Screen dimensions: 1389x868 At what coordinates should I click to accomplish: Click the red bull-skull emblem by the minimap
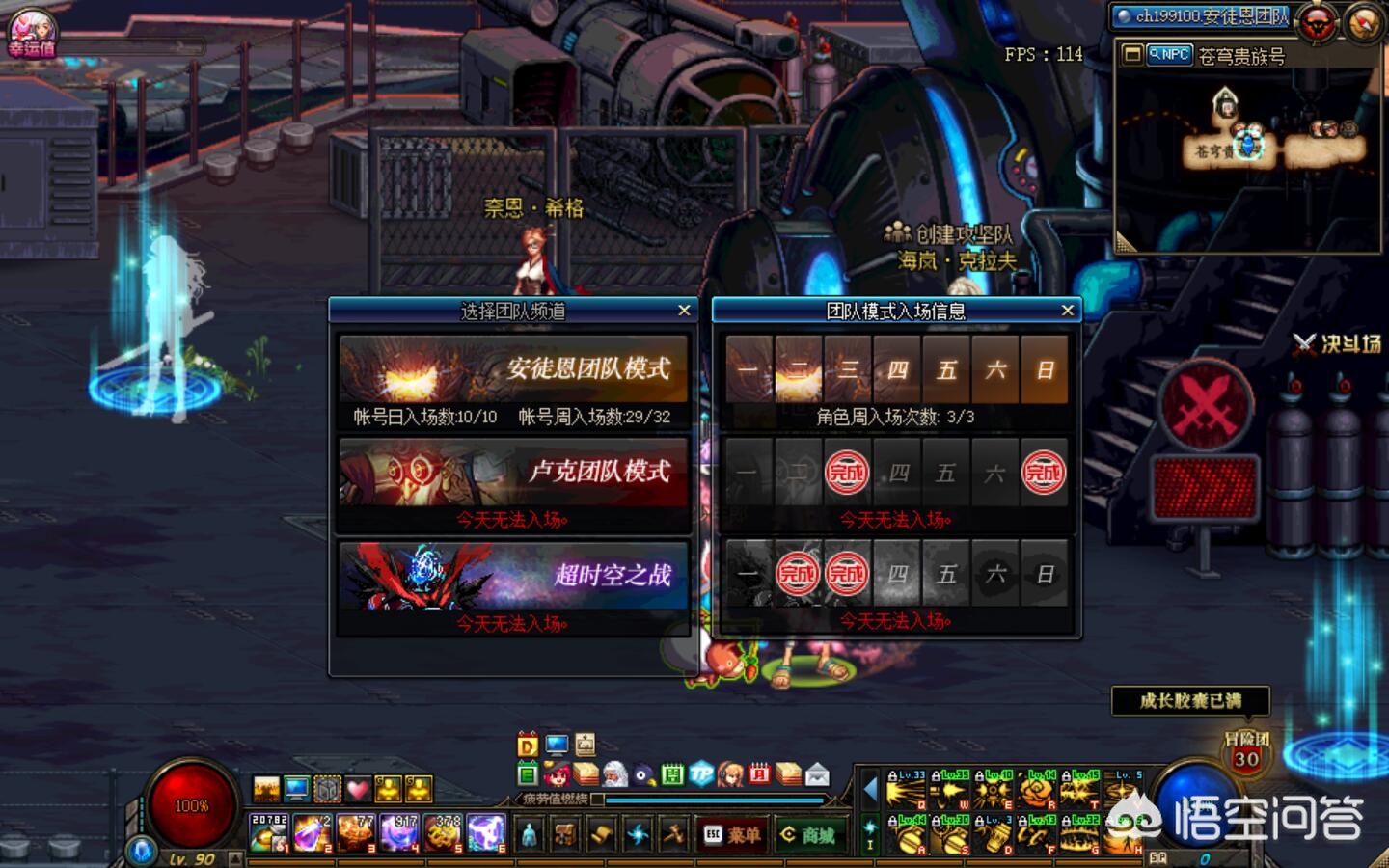coord(1317,22)
